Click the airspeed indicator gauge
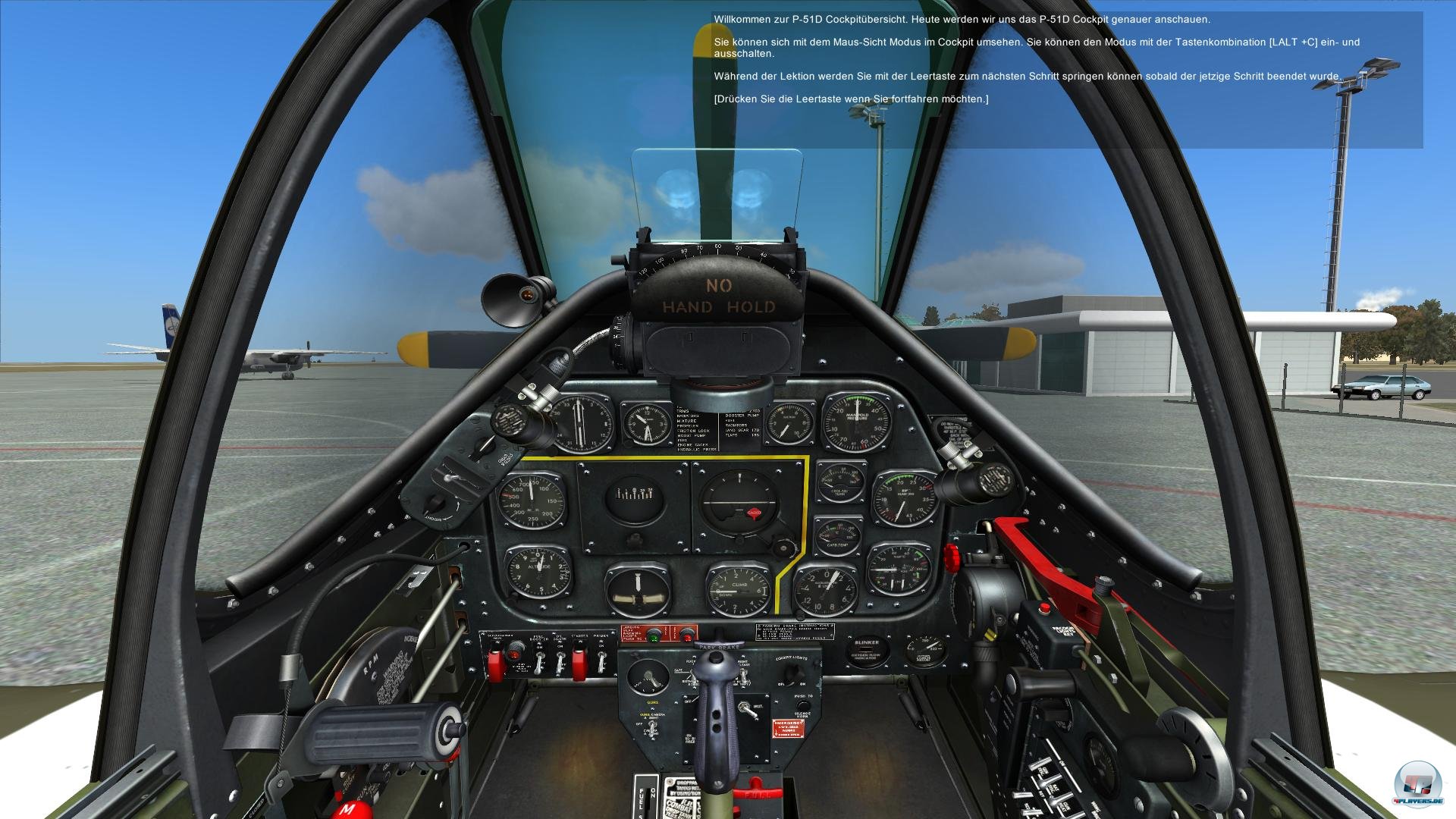The width and height of the screenshot is (1456, 819). coord(530,500)
